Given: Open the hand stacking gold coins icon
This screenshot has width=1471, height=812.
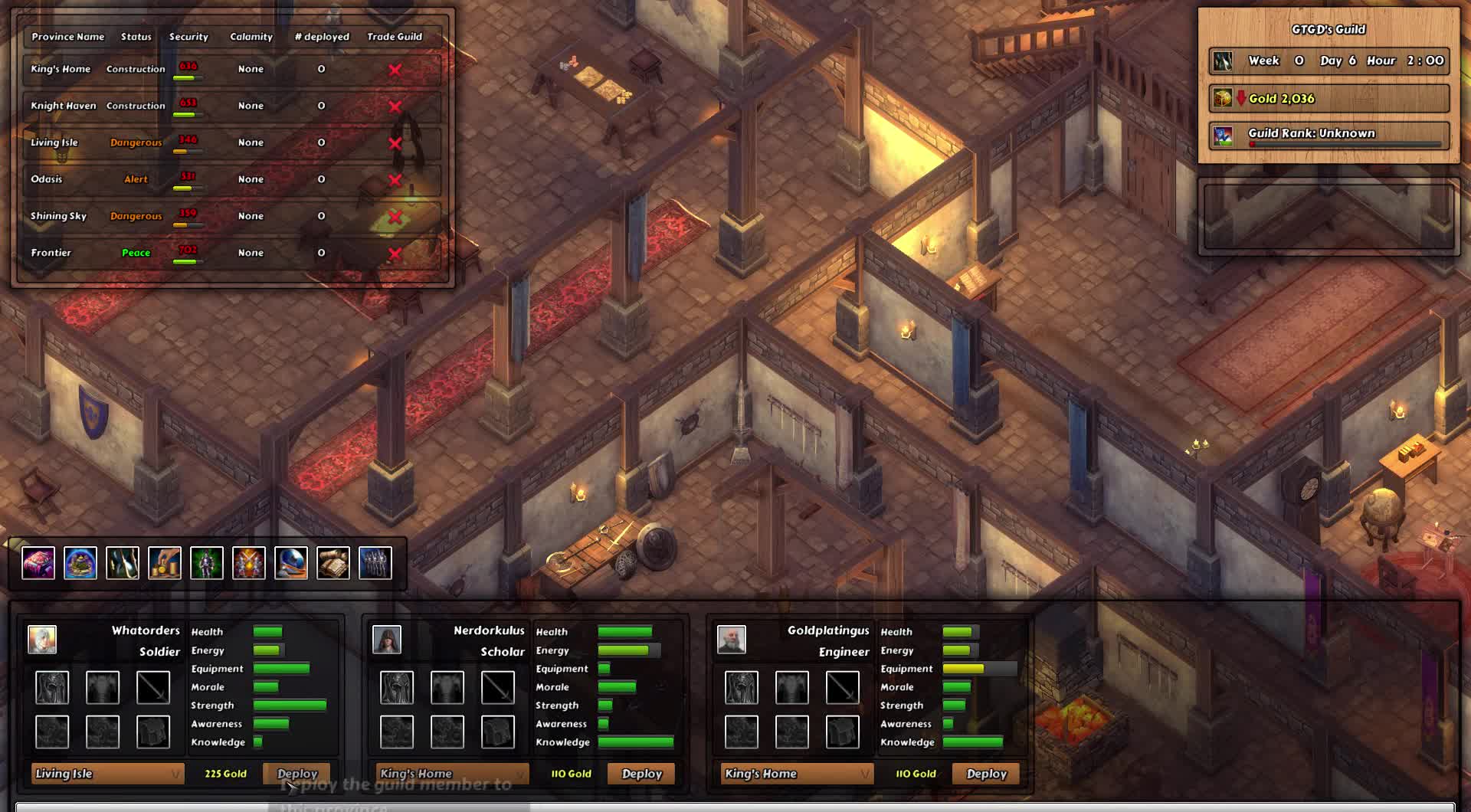Looking at the screenshot, I should 165,563.
